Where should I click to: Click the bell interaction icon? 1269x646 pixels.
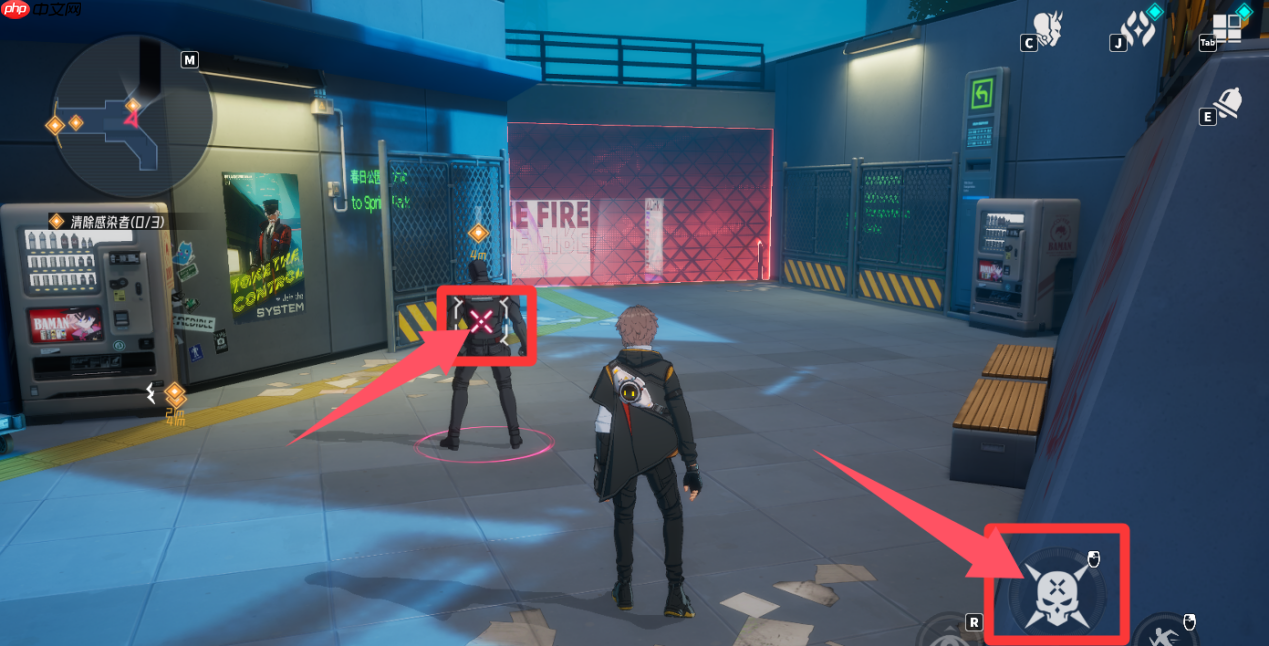pyautogui.click(x=1228, y=103)
